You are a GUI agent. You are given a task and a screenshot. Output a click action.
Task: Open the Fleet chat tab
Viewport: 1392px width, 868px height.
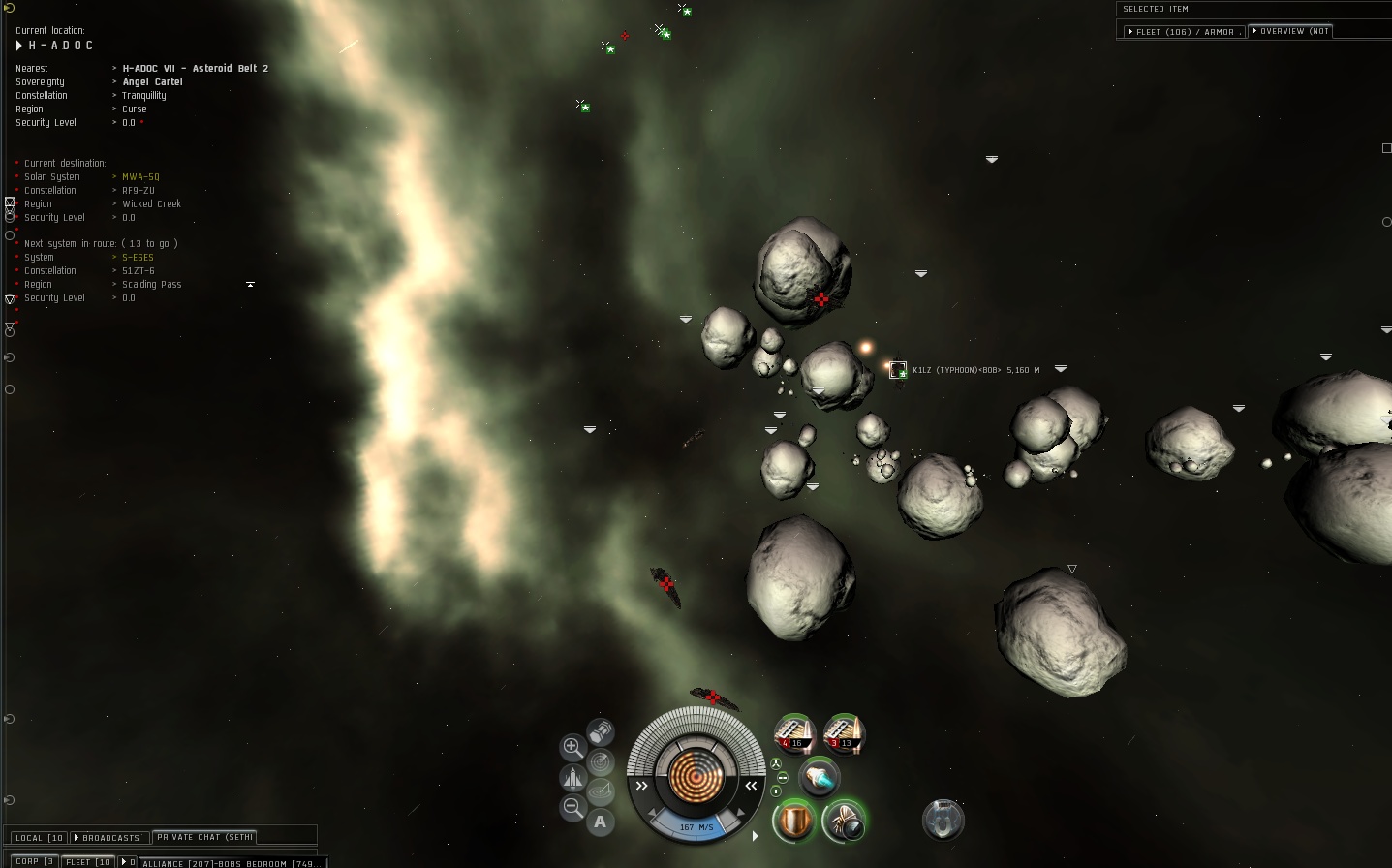tap(88, 861)
